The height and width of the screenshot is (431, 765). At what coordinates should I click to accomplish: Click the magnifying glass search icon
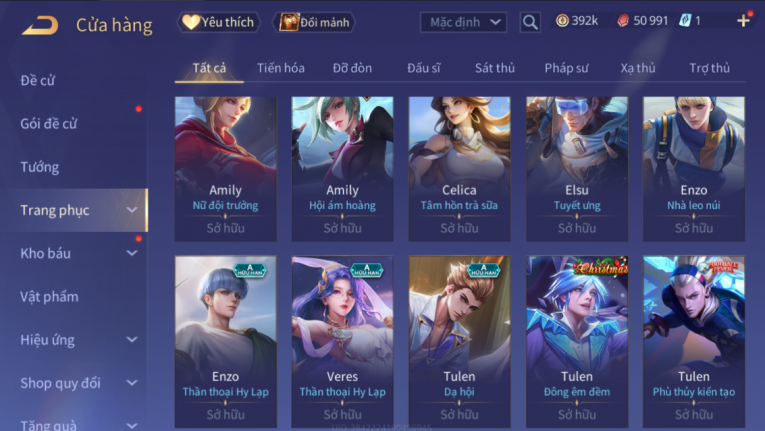(530, 22)
